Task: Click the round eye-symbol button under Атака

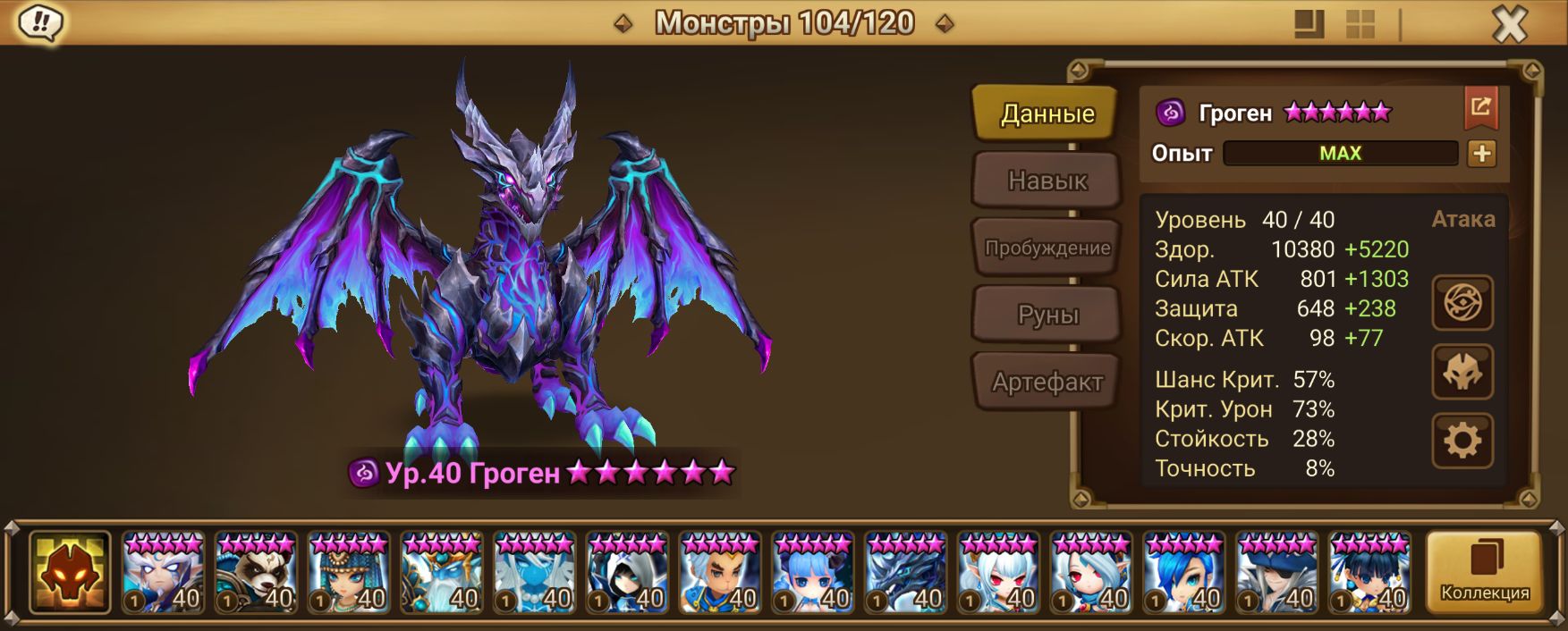Action: tap(1462, 303)
